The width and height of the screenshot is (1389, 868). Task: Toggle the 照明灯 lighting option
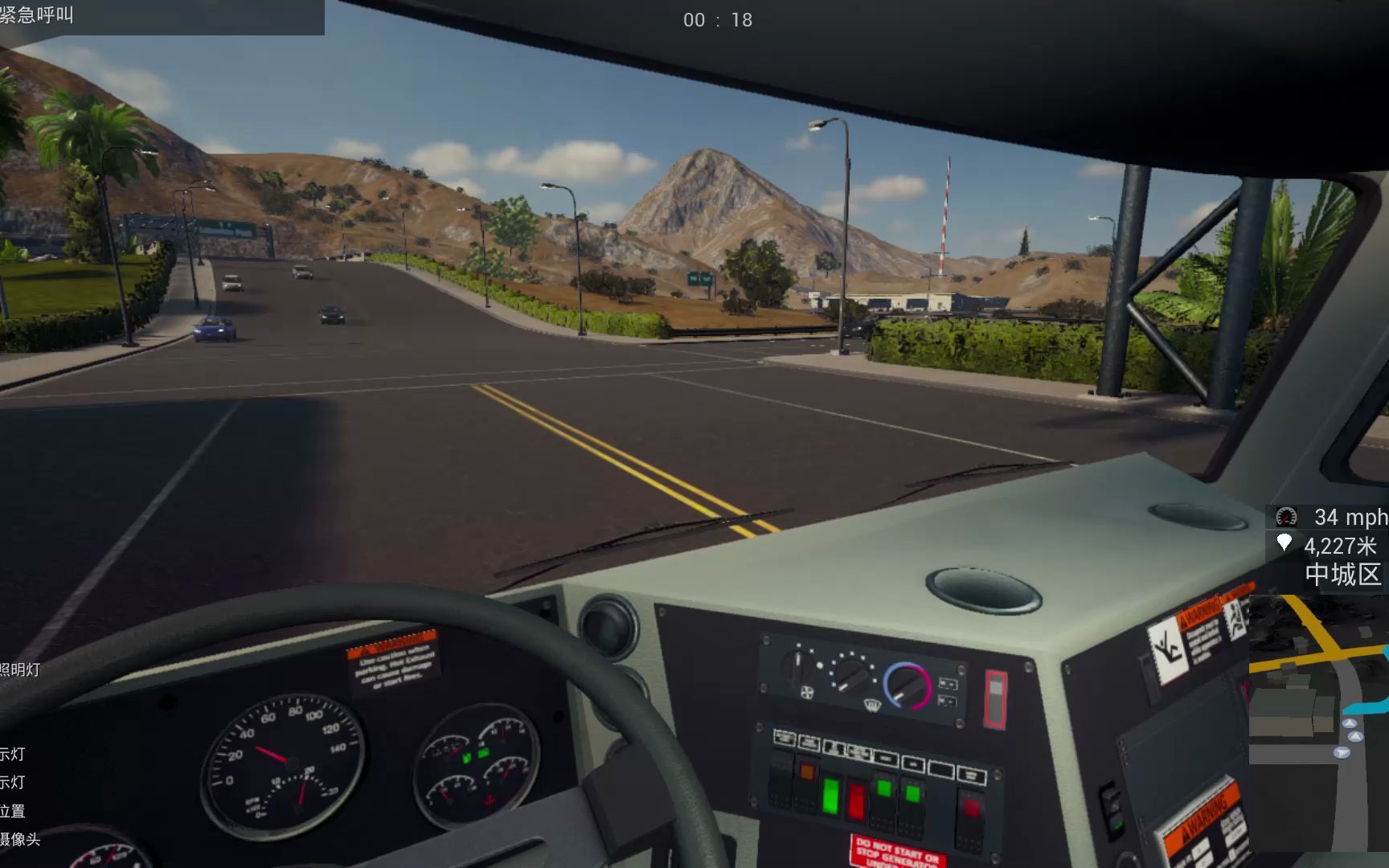tap(20, 669)
